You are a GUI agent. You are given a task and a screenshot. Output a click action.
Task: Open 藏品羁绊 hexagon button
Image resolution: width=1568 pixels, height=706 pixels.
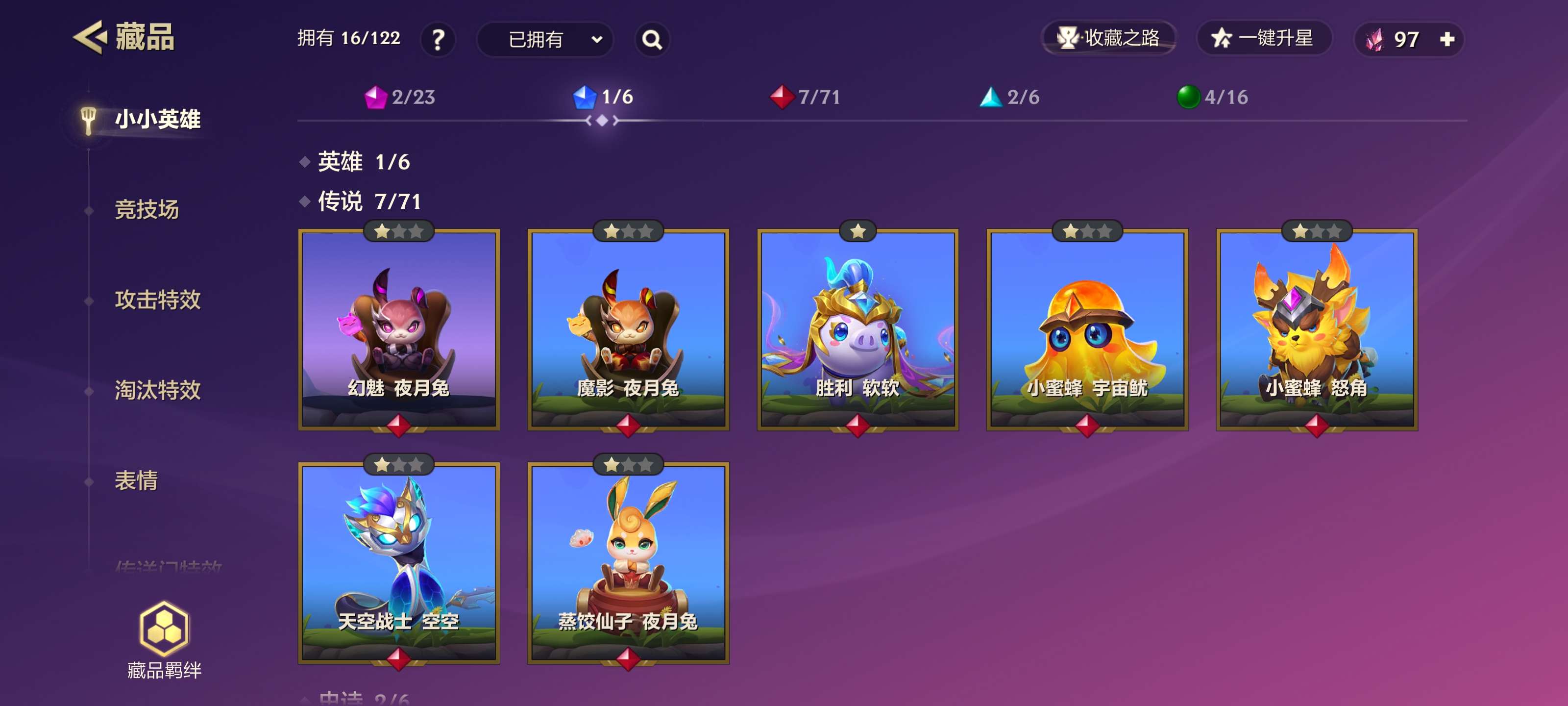[x=164, y=639]
